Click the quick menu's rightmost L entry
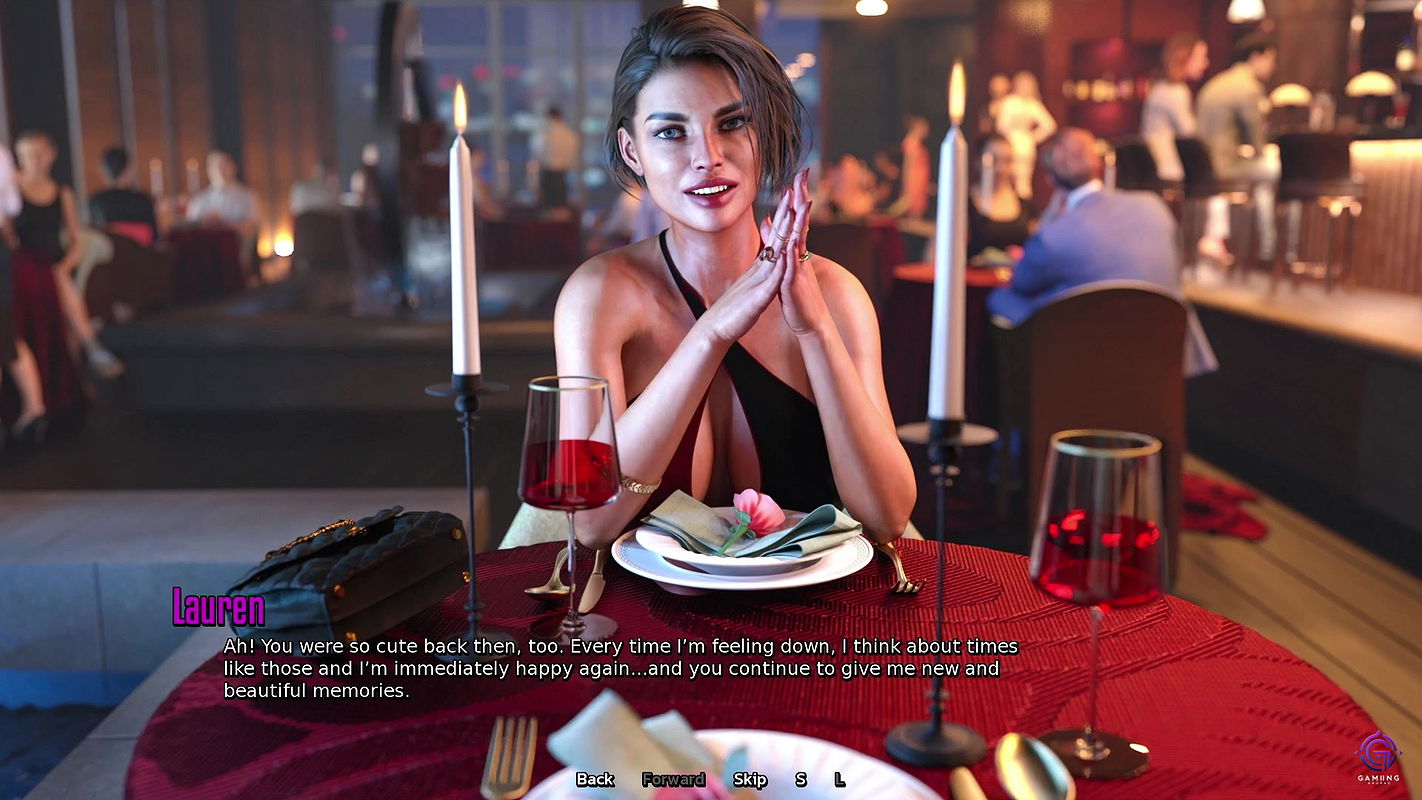1422x800 pixels. (x=839, y=779)
